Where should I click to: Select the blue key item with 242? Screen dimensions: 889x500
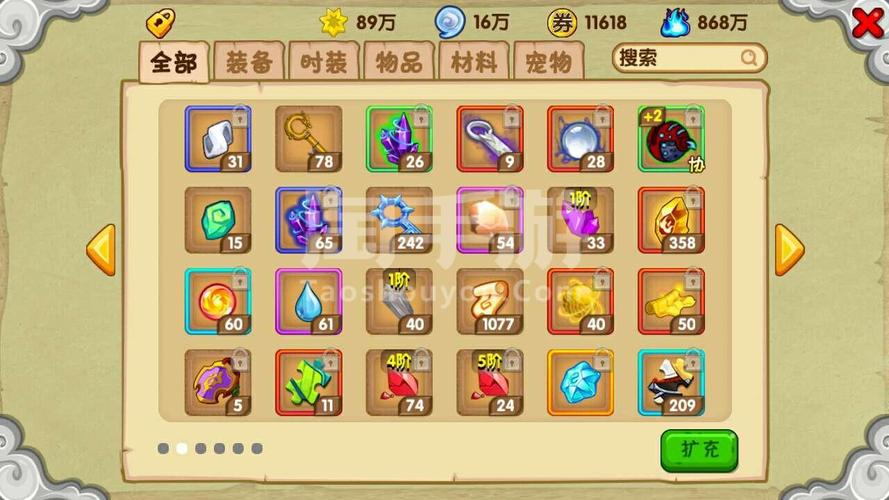point(399,220)
